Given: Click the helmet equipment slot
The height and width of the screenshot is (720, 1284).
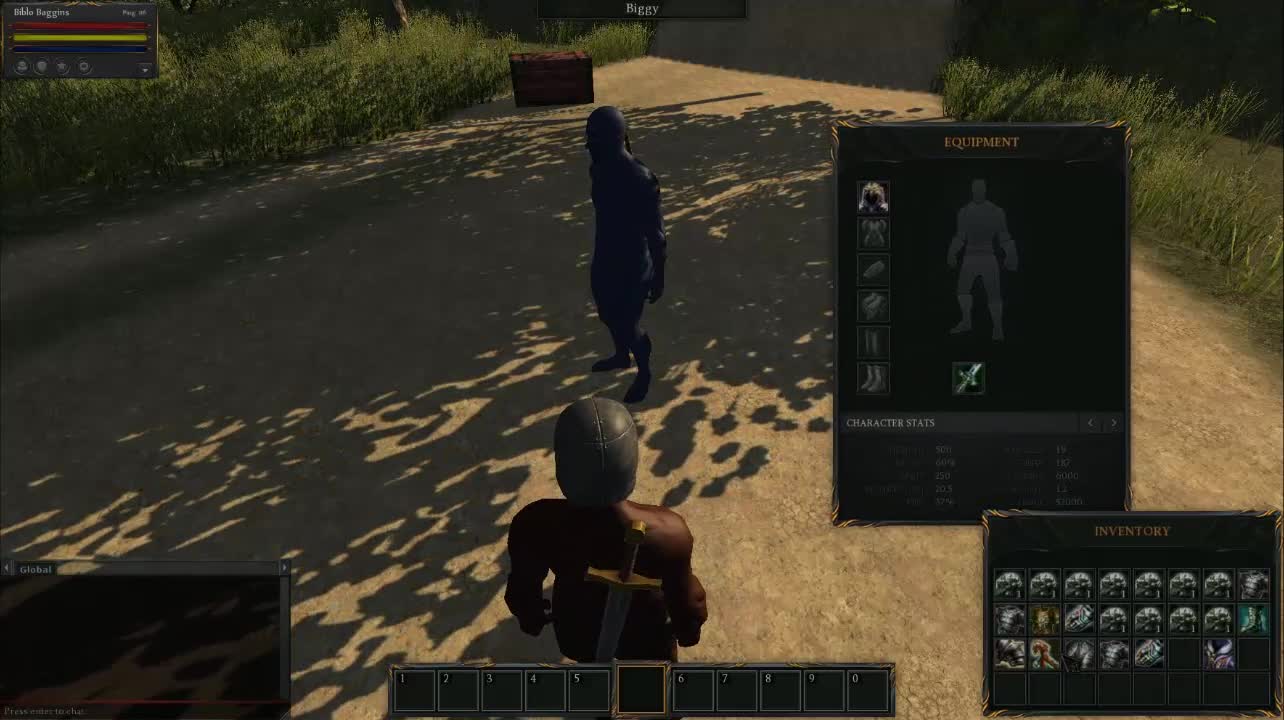Looking at the screenshot, I should (872, 195).
